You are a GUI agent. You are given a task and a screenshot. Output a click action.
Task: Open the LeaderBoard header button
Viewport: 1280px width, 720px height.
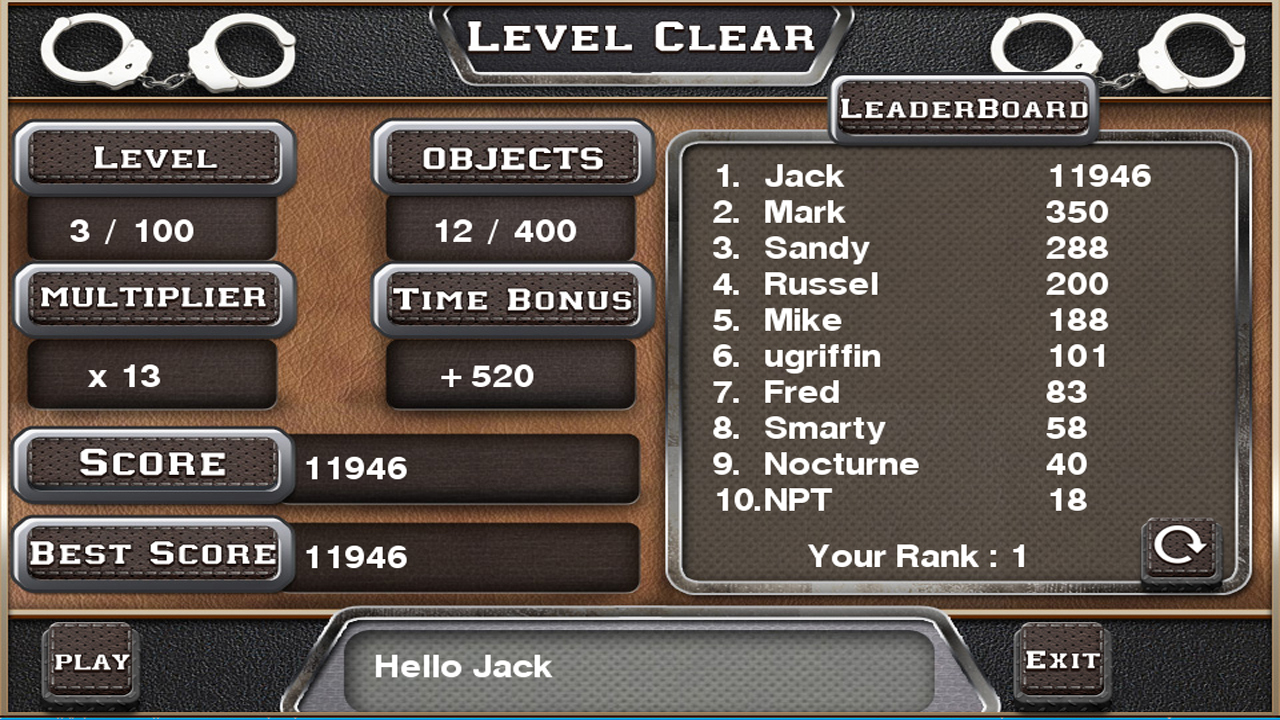click(x=964, y=109)
